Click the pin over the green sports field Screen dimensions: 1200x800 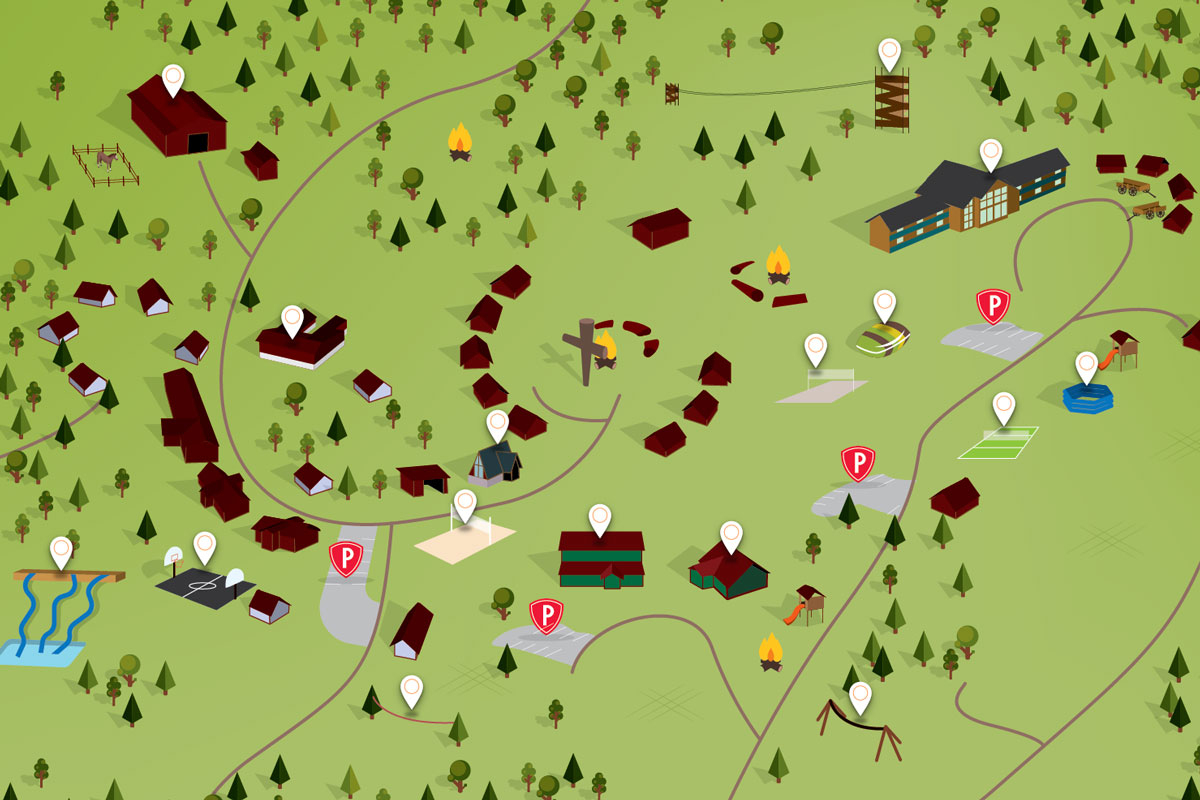coord(1004,406)
